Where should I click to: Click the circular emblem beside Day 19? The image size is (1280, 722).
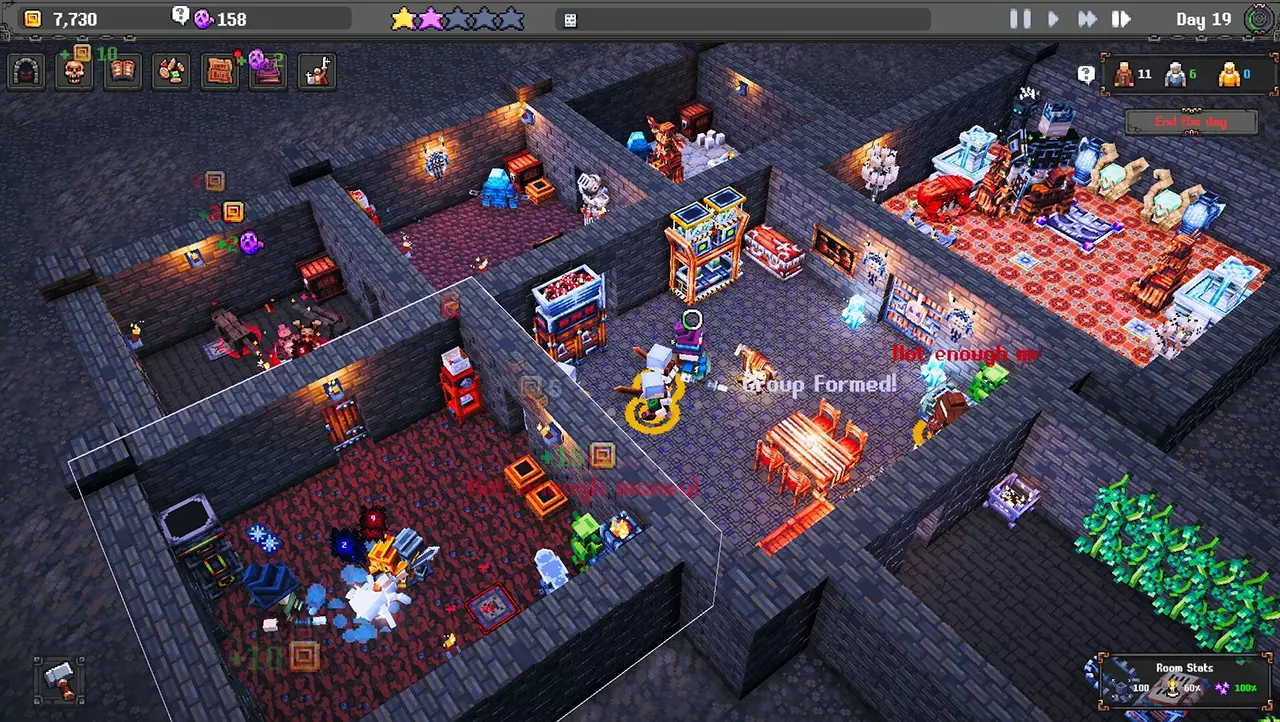pos(1259,18)
